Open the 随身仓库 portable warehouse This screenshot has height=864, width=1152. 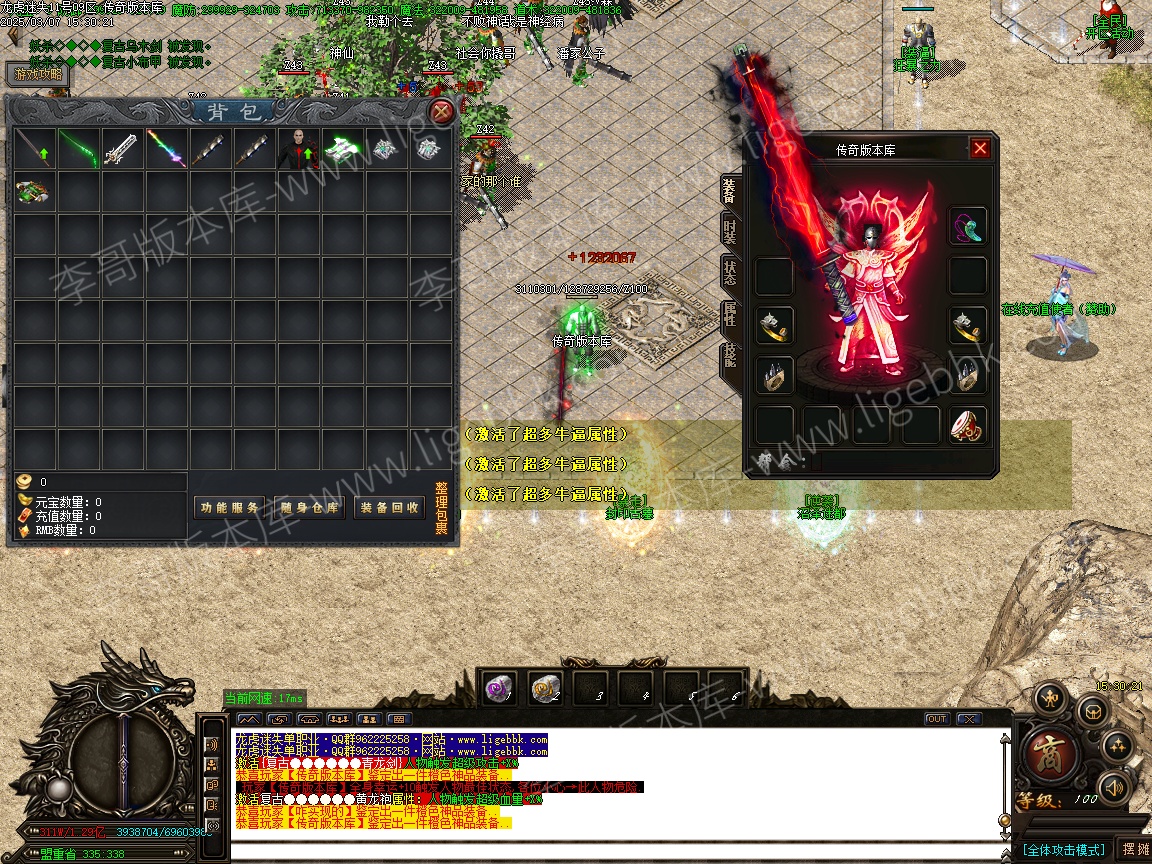pos(310,508)
